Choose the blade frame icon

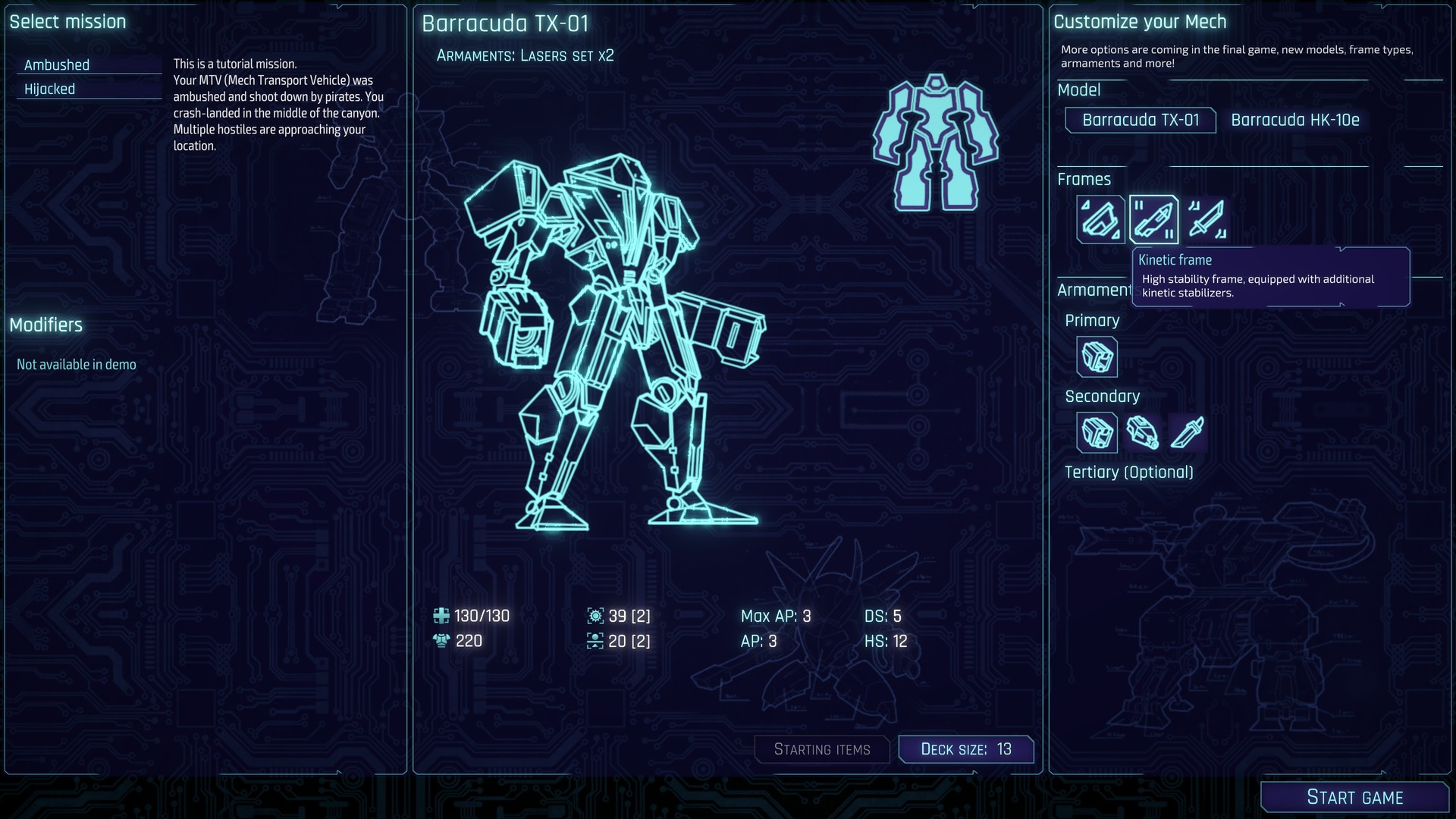pos(1207,221)
